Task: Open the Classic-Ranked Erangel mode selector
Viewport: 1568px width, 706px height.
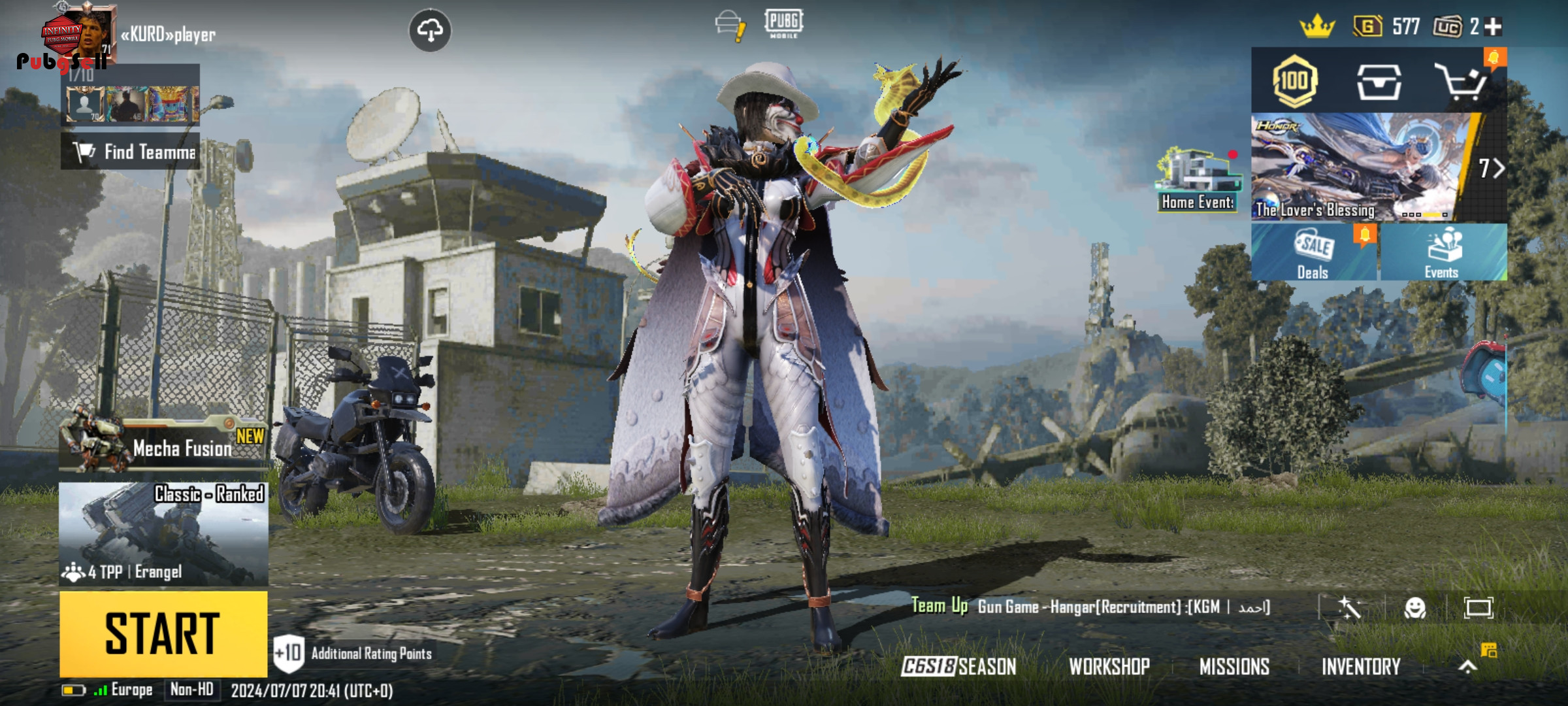Action: (163, 533)
